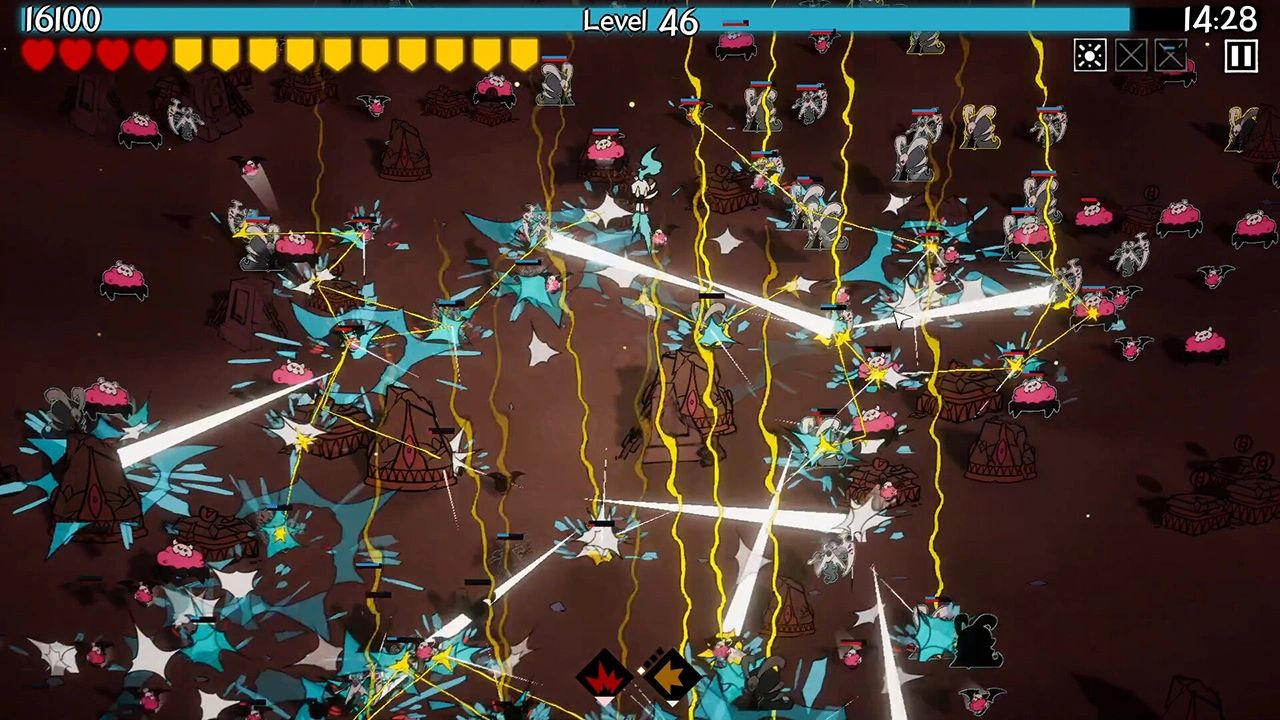
Task: Activate the red flame burst ability
Action: [x=604, y=677]
